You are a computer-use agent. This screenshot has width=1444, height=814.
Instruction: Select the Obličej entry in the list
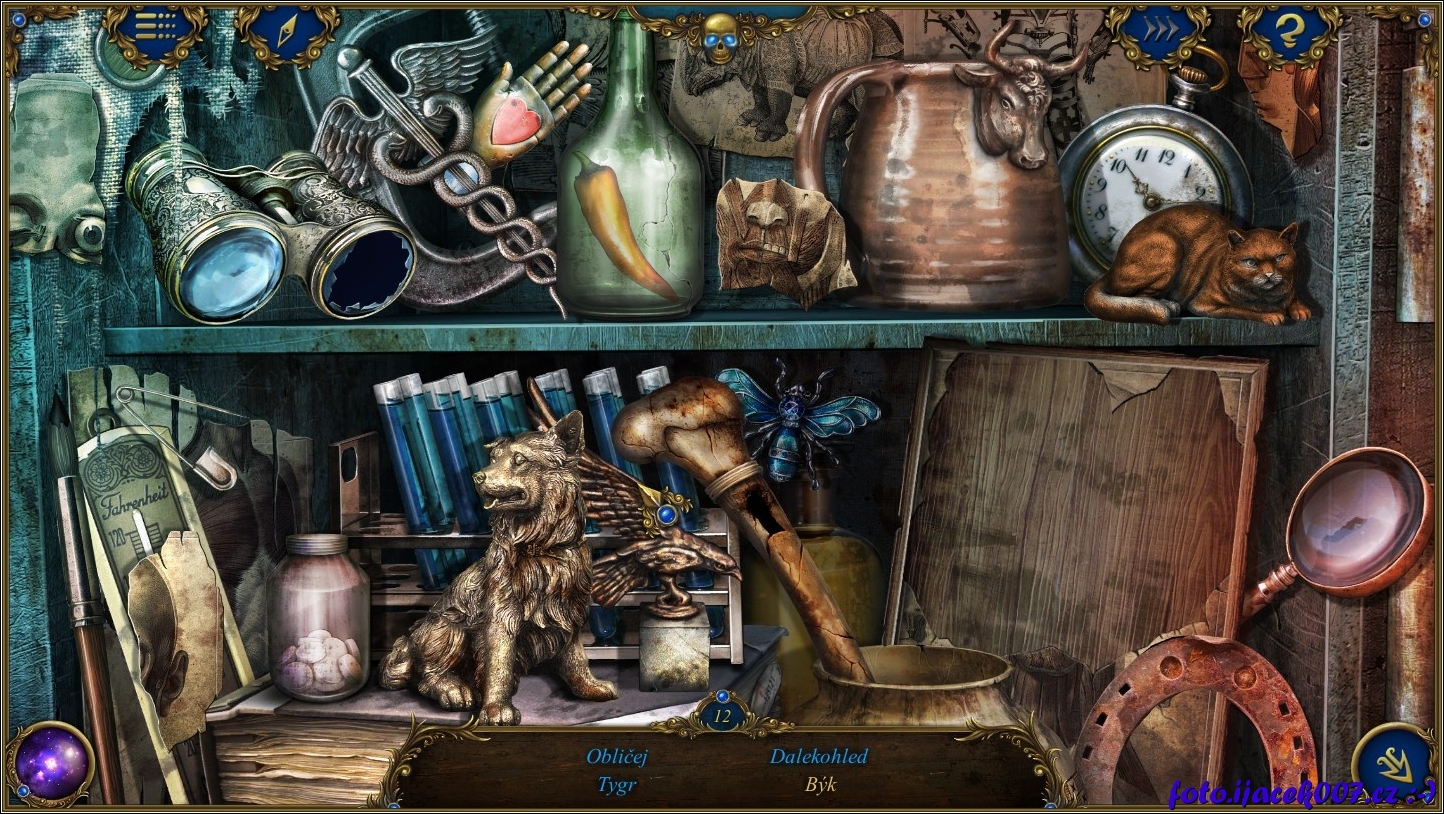[617, 756]
